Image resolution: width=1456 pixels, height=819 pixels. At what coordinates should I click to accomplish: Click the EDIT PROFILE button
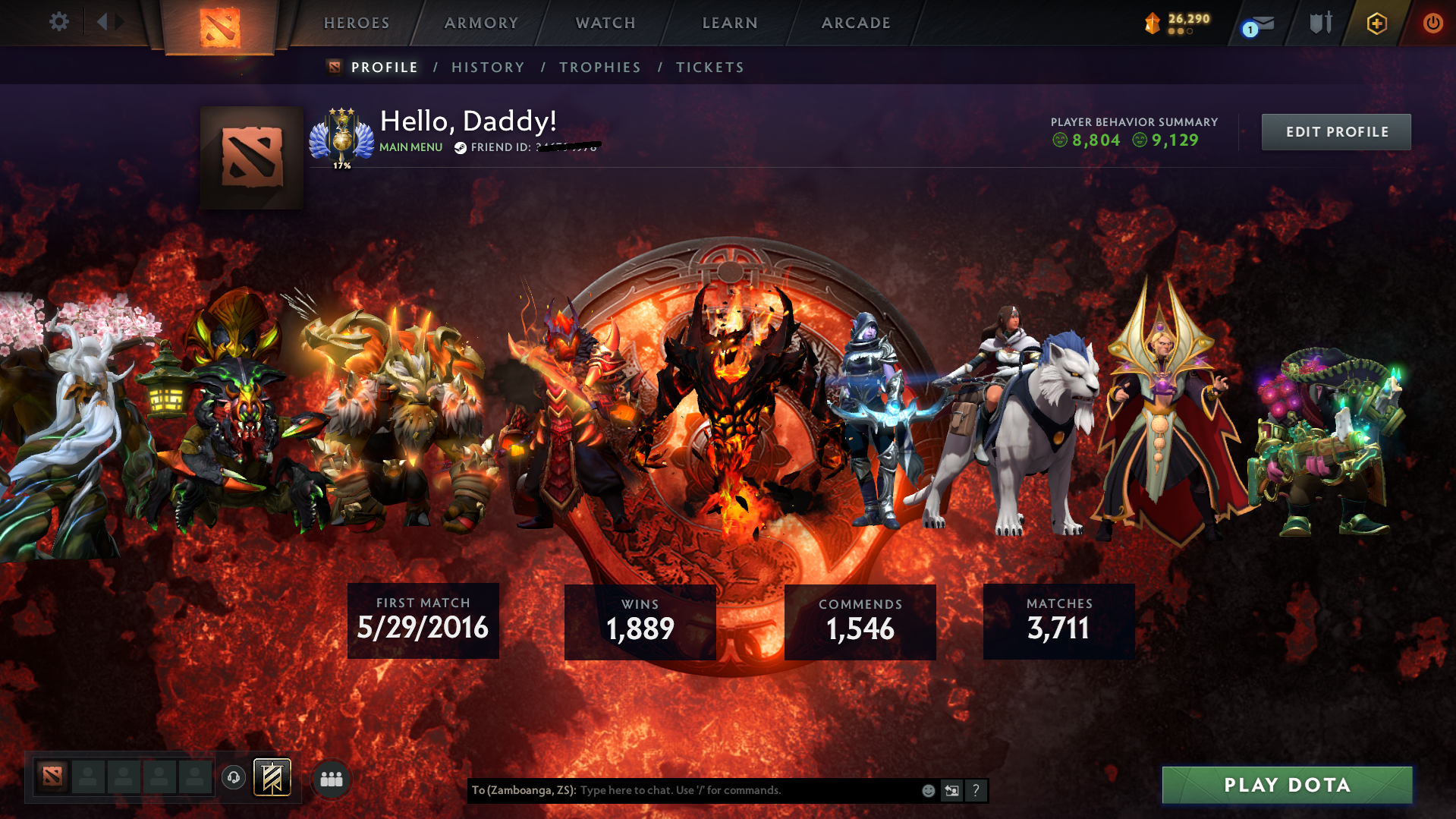click(x=1335, y=131)
